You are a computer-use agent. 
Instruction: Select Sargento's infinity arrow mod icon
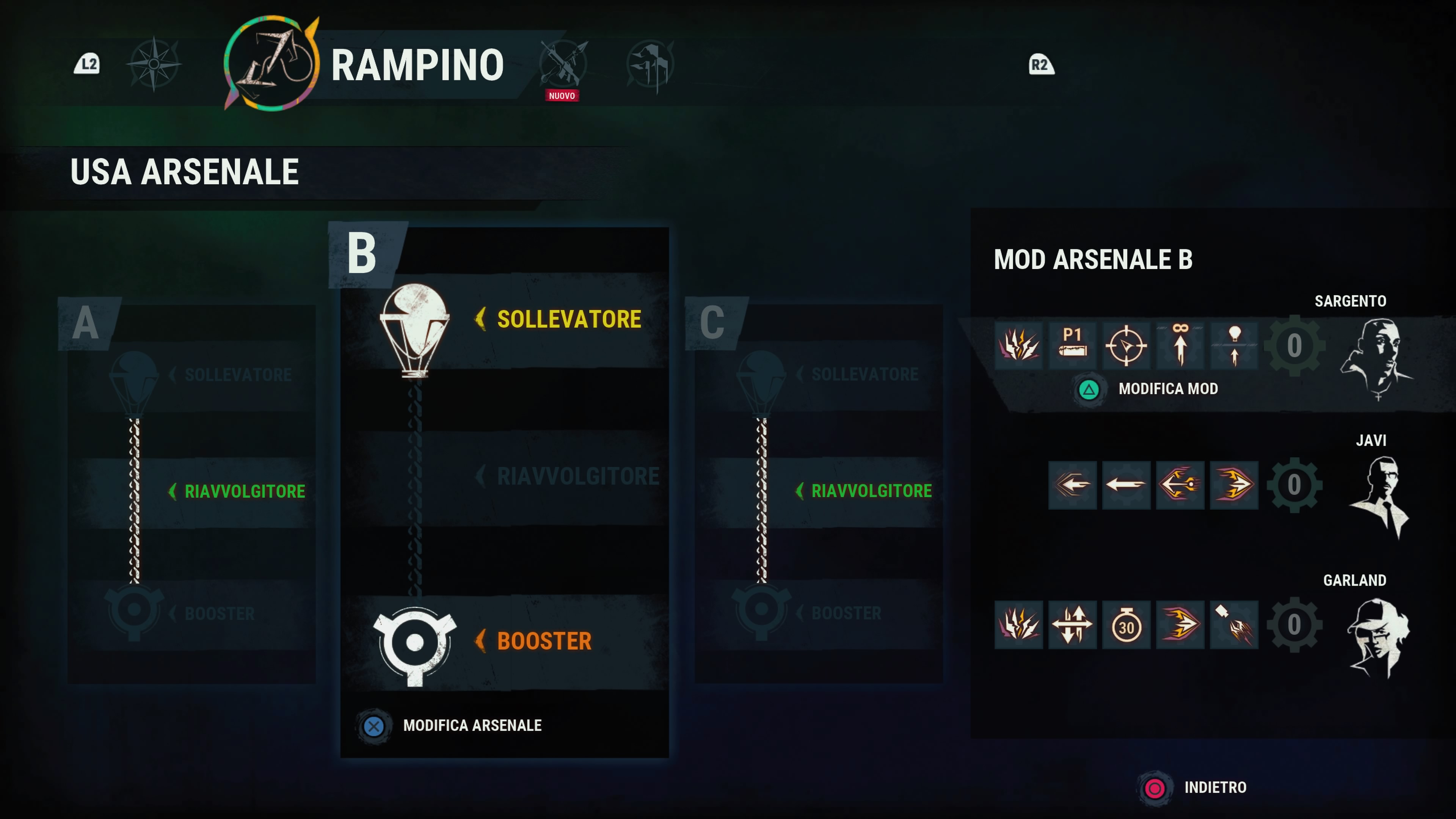coord(1180,345)
